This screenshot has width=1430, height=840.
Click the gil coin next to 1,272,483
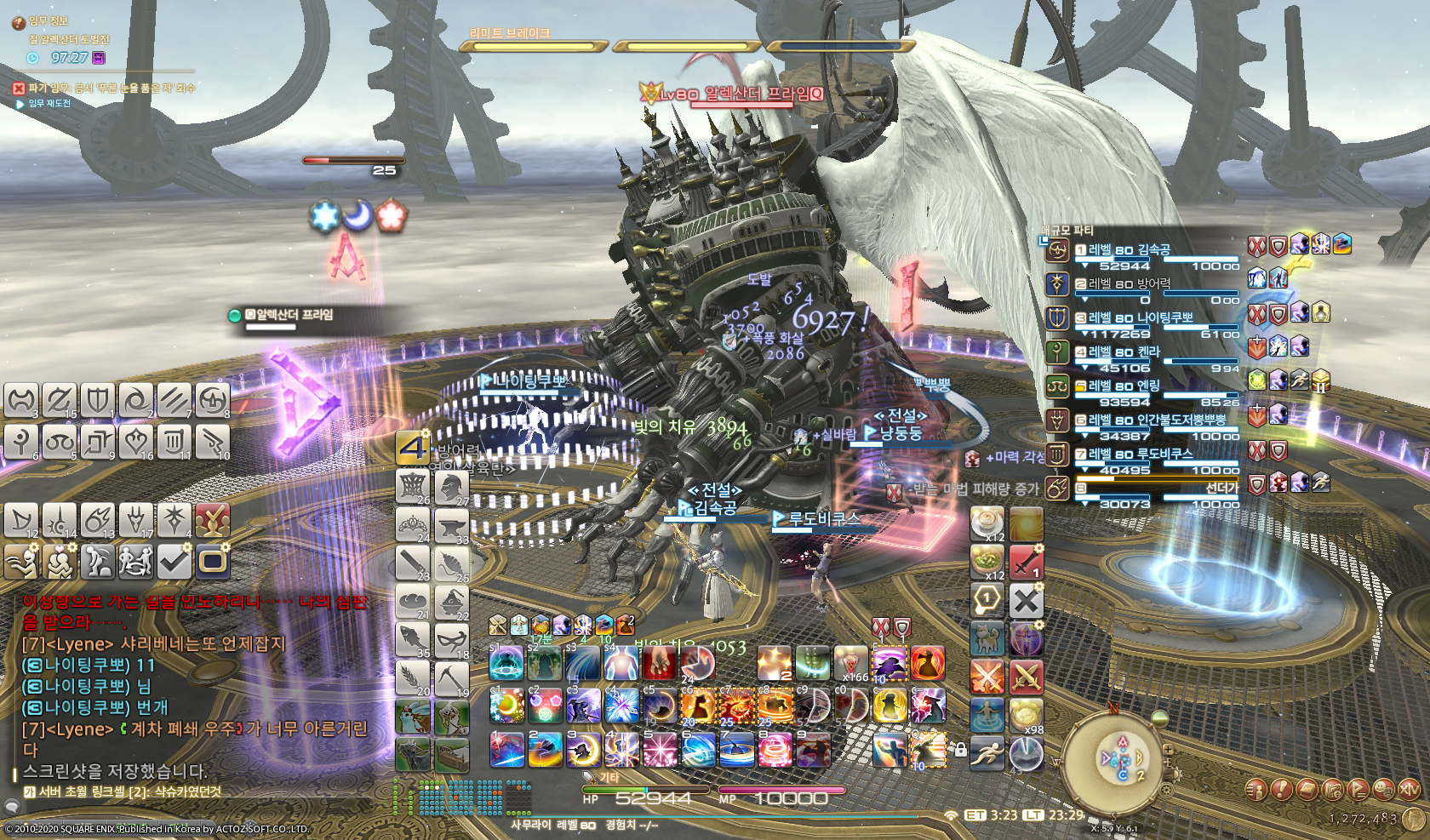1415,820
